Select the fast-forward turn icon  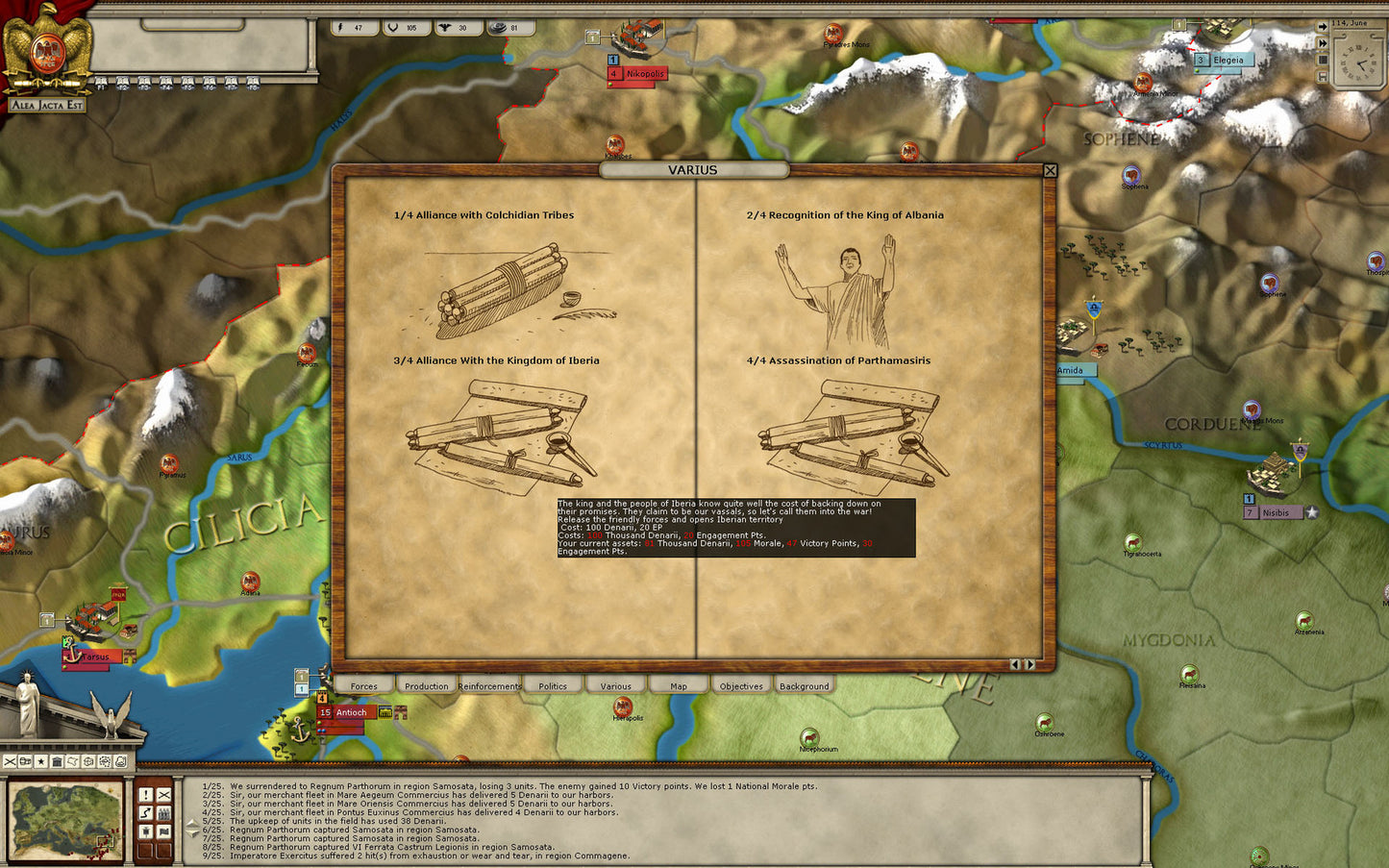tap(1323, 42)
